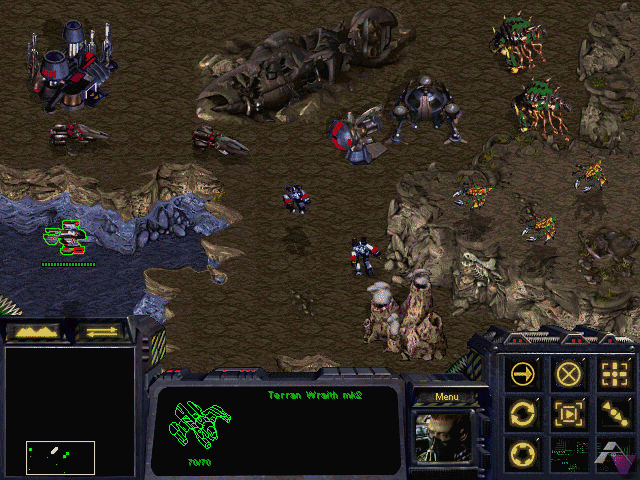
Task: Click the Wraith wireframe status icon
Action: (199, 425)
